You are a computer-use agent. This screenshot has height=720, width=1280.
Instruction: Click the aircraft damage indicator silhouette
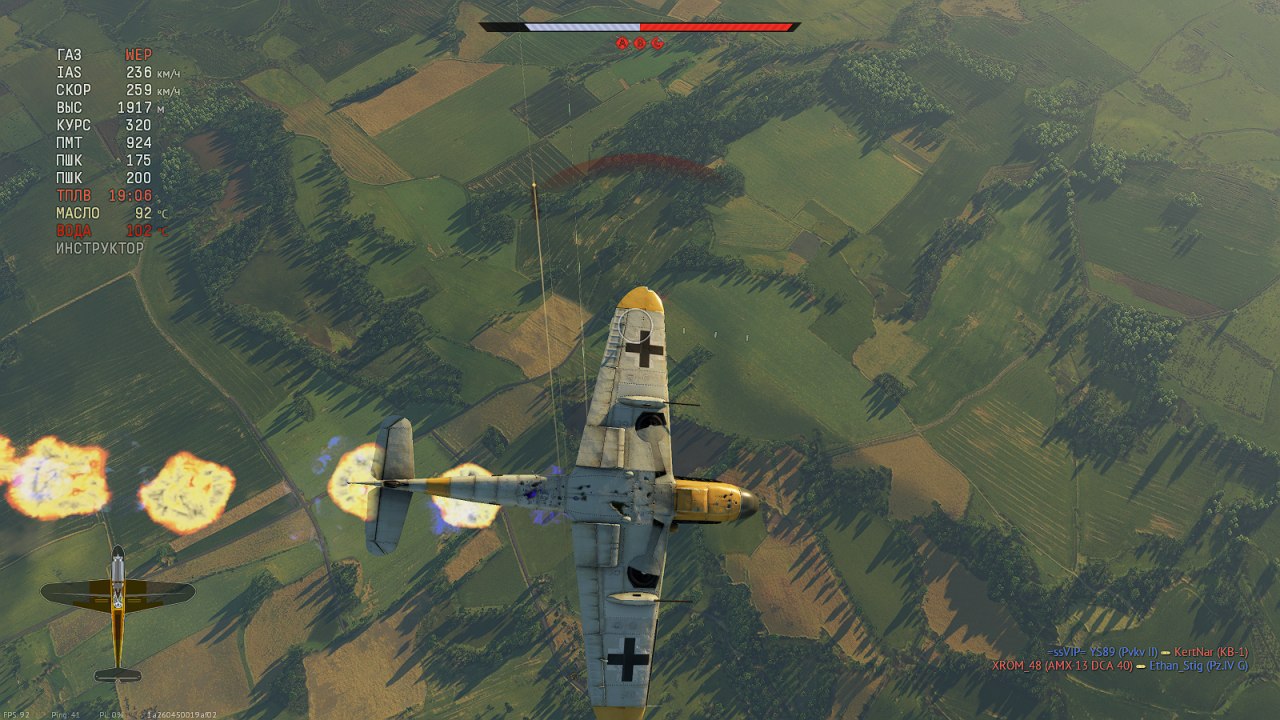pos(118,612)
